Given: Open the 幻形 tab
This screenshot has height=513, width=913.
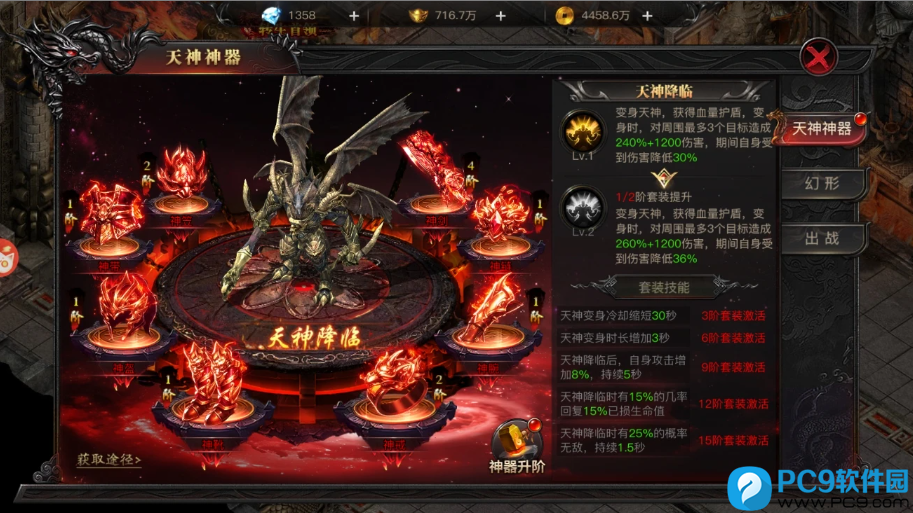Looking at the screenshot, I should [x=822, y=184].
